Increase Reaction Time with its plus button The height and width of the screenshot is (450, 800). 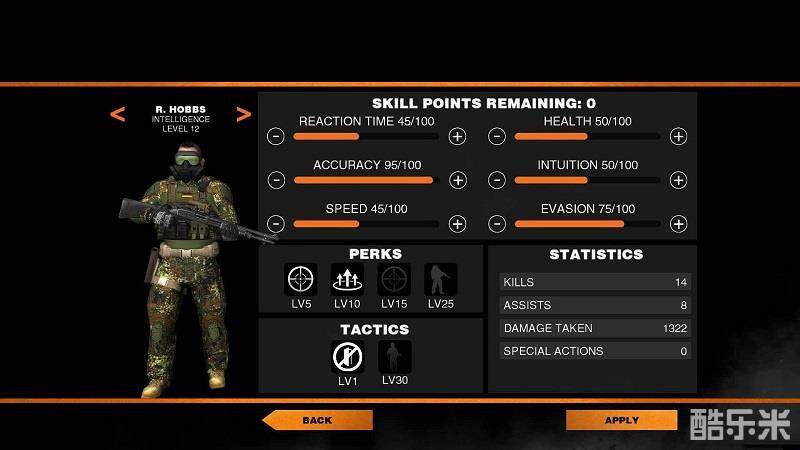click(x=457, y=136)
